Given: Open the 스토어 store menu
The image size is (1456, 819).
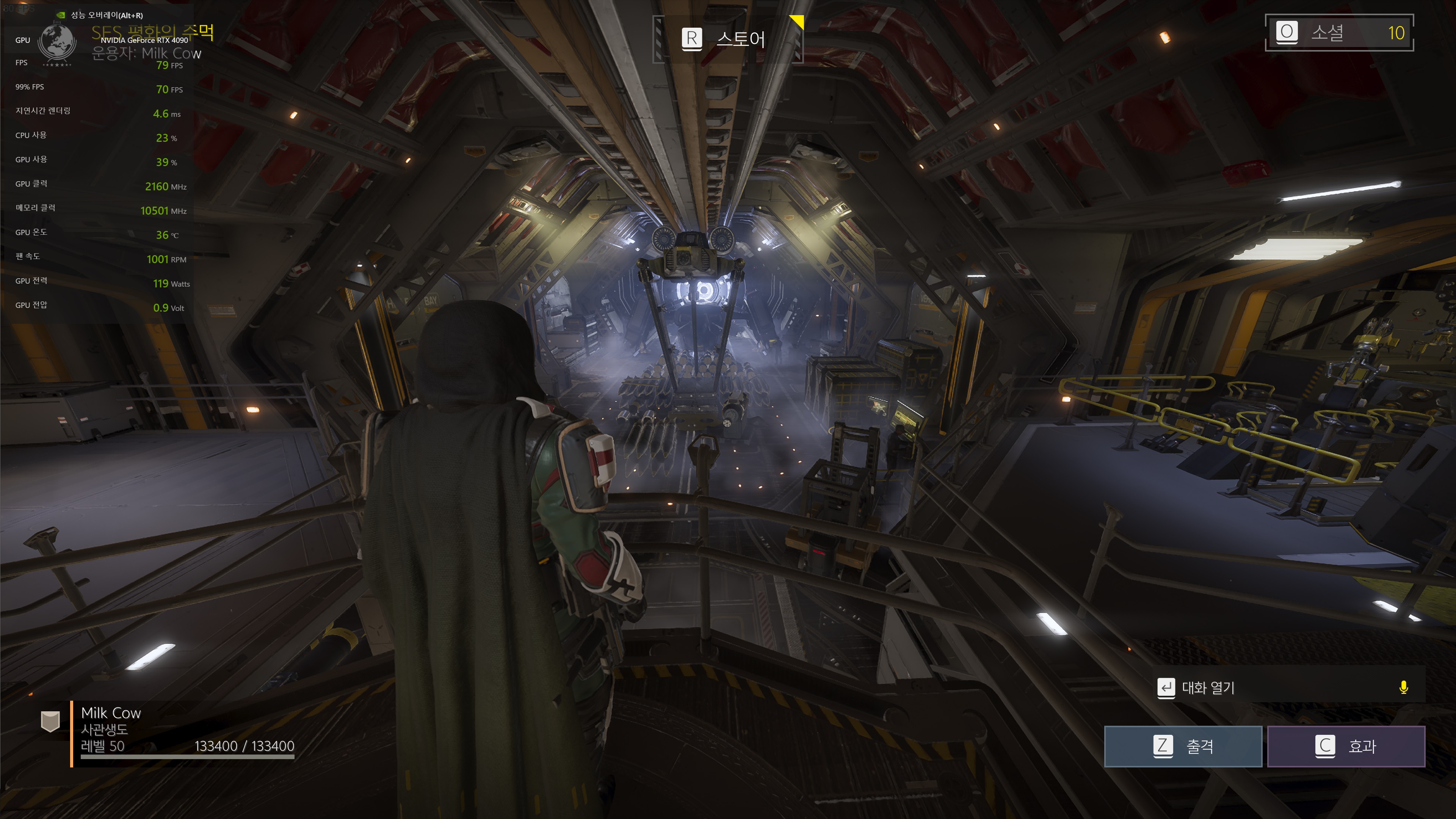Looking at the screenshot, I should tap(727, 39).
